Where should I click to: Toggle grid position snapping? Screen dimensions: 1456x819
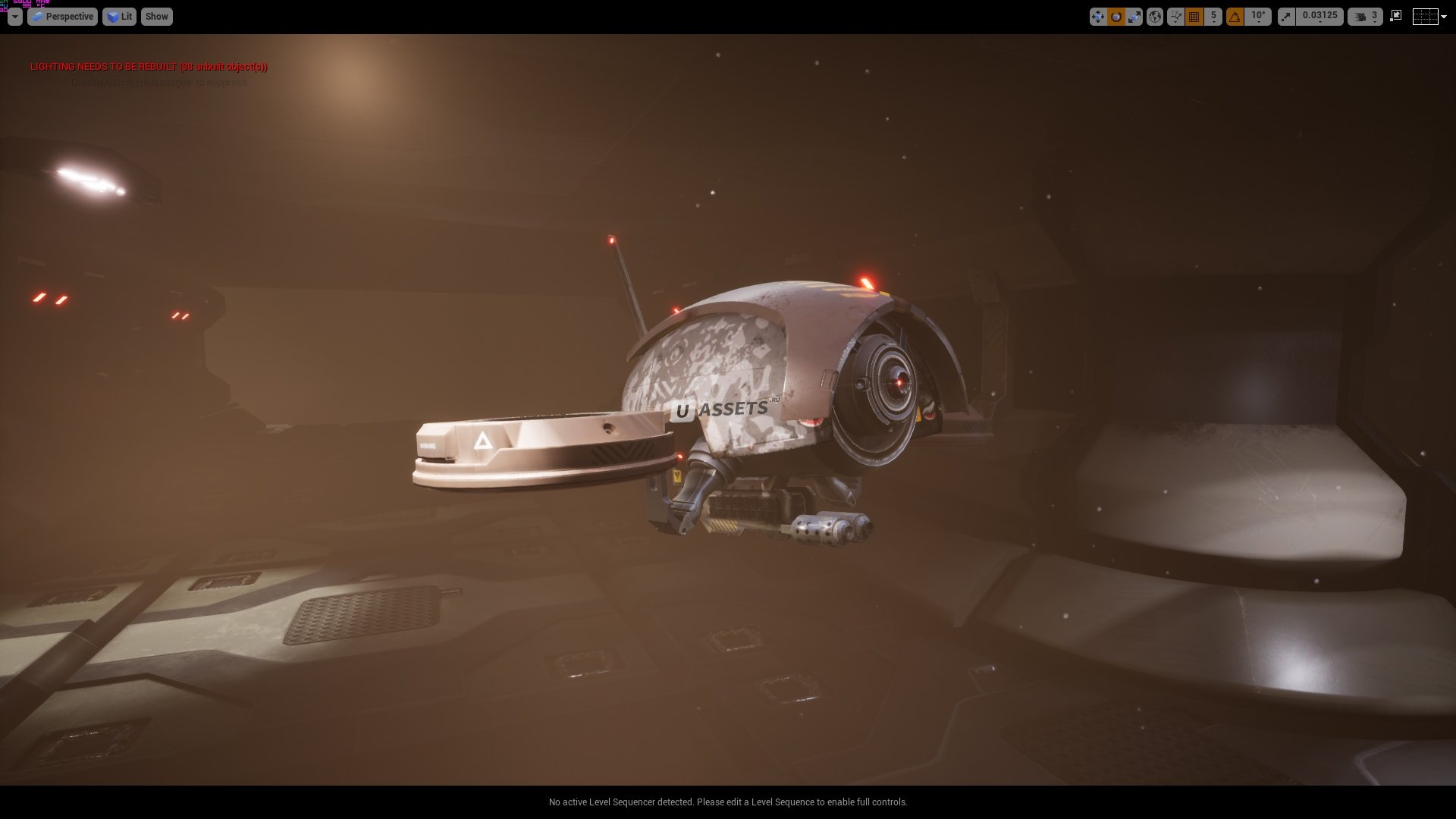1194,17
